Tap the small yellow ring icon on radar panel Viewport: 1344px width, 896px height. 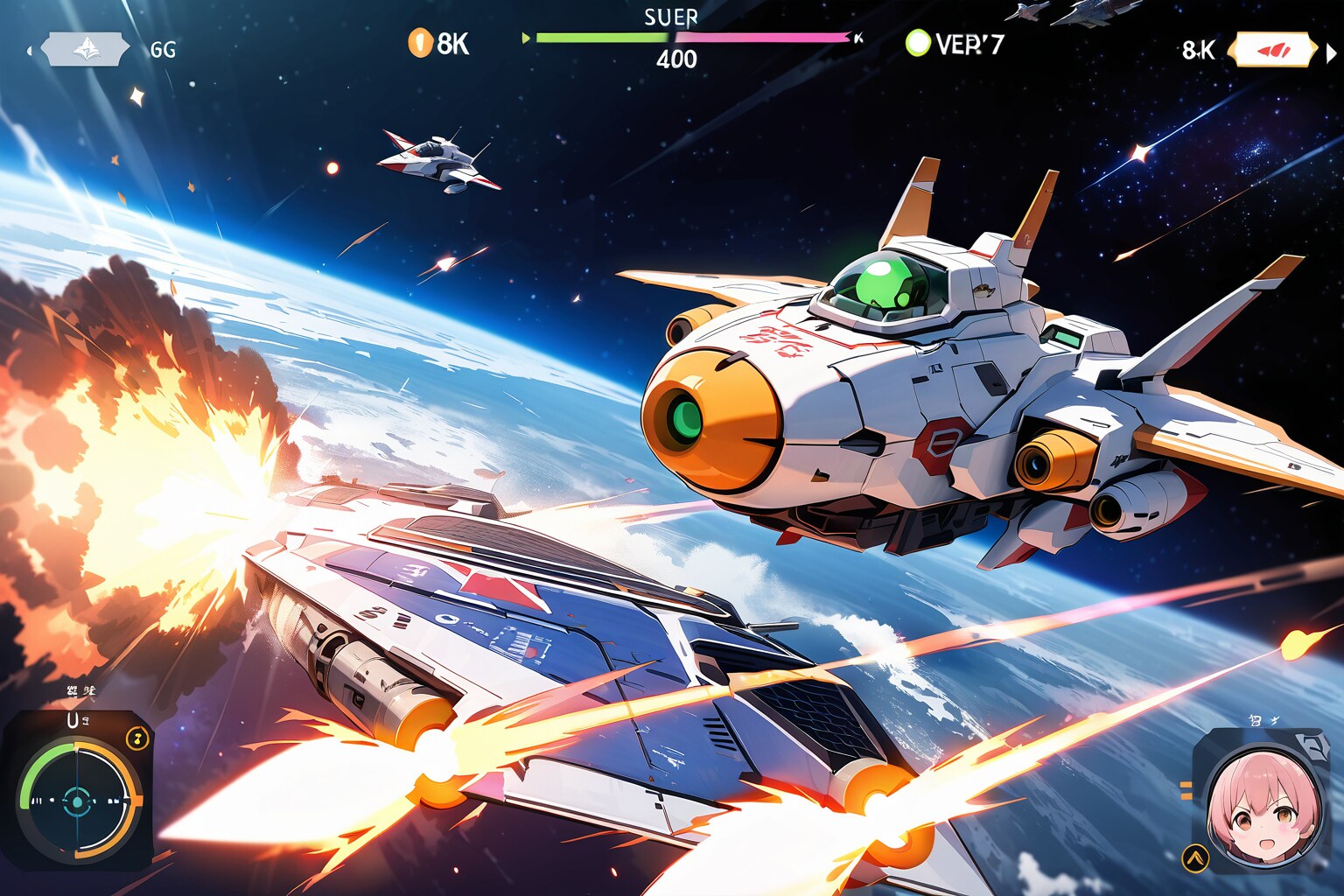click(x=136, y=738)
